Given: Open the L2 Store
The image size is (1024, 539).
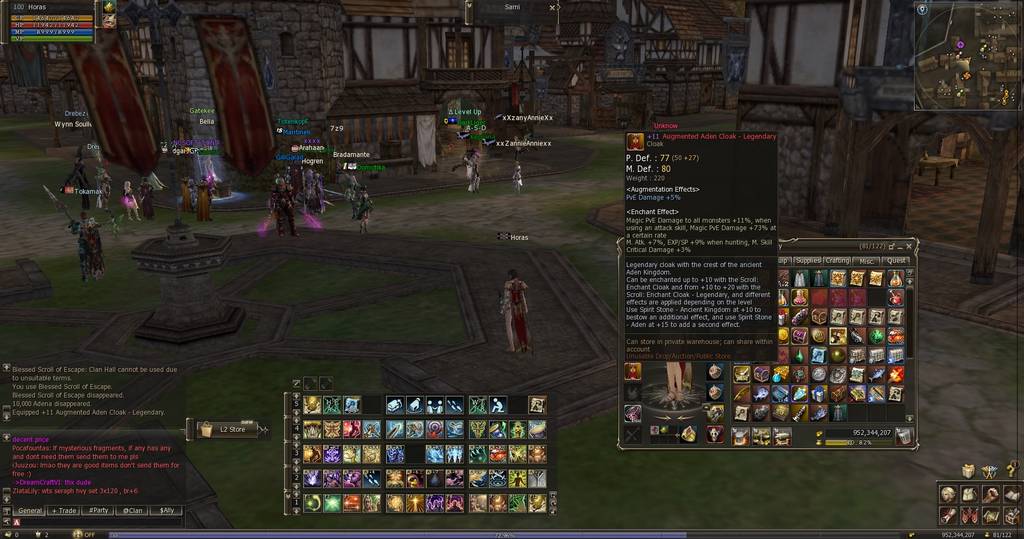Looking at the screenshot, I should point(230,429).
